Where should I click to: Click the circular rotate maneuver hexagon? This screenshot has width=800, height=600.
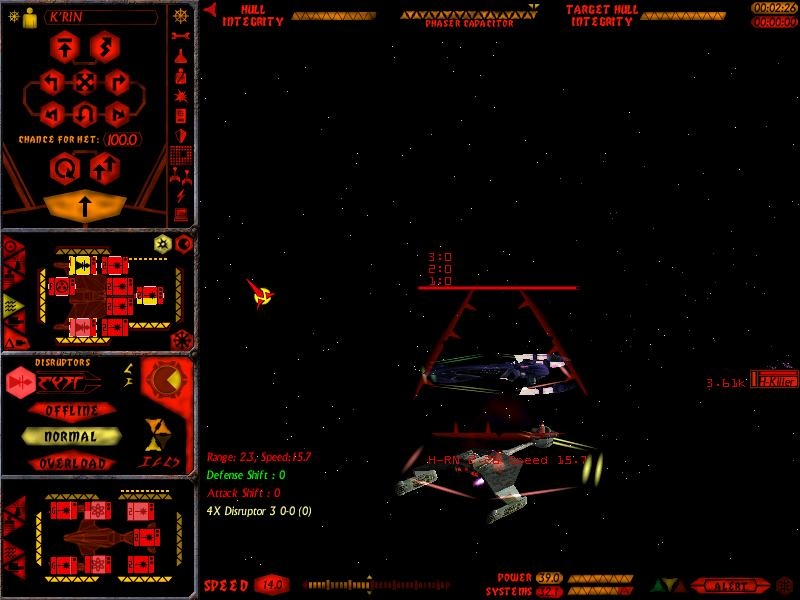click(x=65, y=167)
